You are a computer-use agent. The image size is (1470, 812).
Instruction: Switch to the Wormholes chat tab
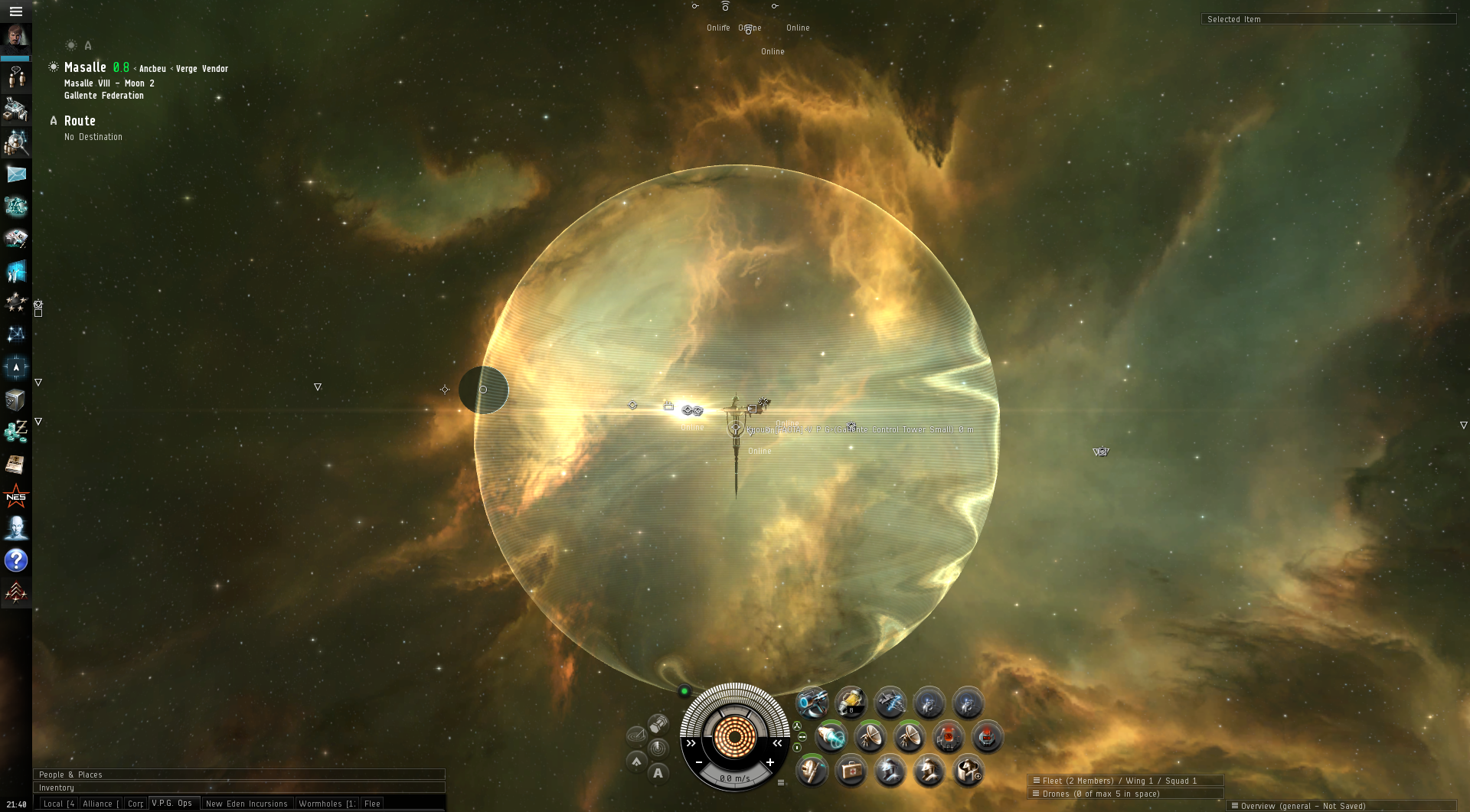click(327, 804)
